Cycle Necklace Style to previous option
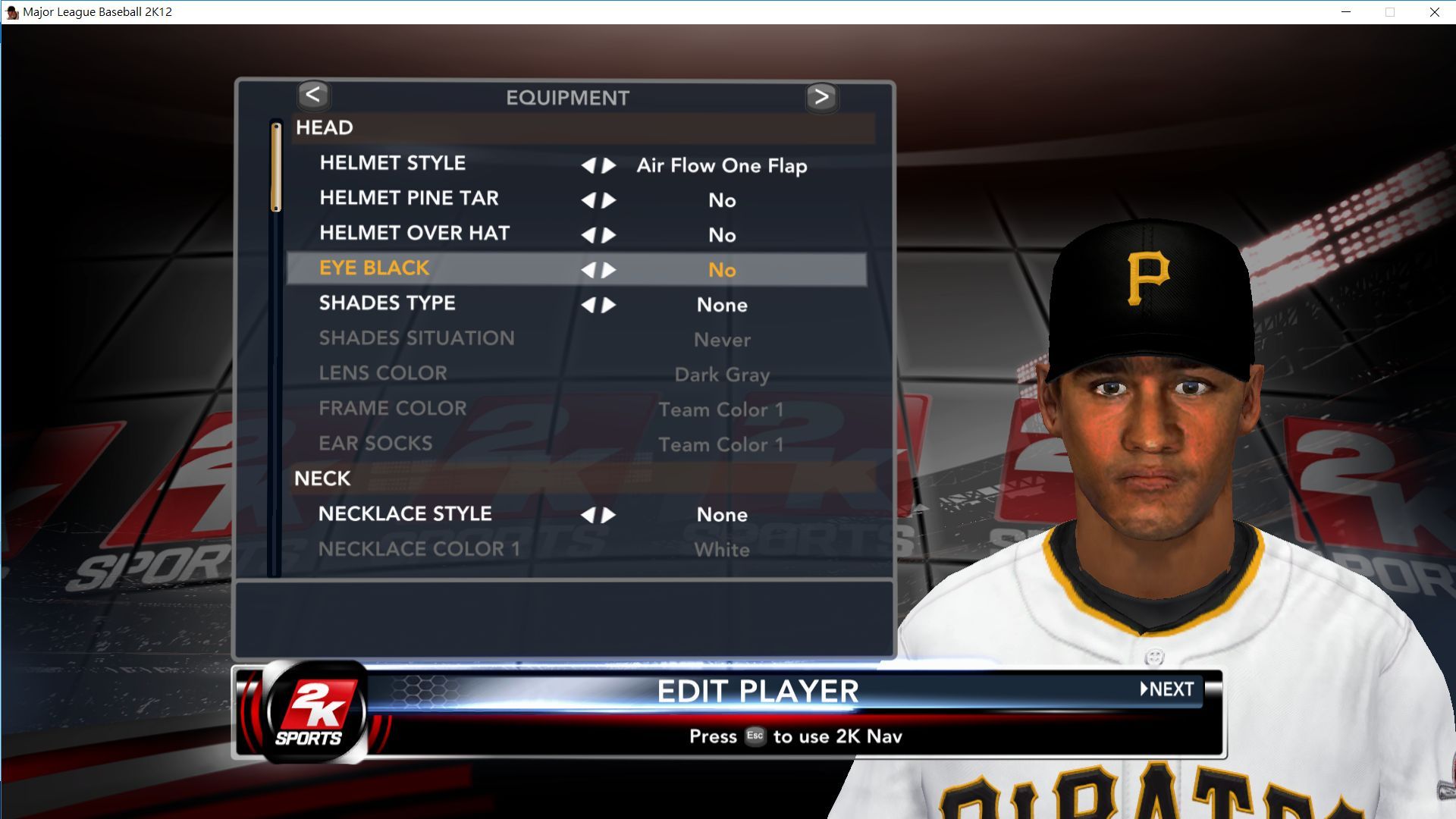This screenshot has width=1456, height=819. pyautogui.click(x=588, y=516)
